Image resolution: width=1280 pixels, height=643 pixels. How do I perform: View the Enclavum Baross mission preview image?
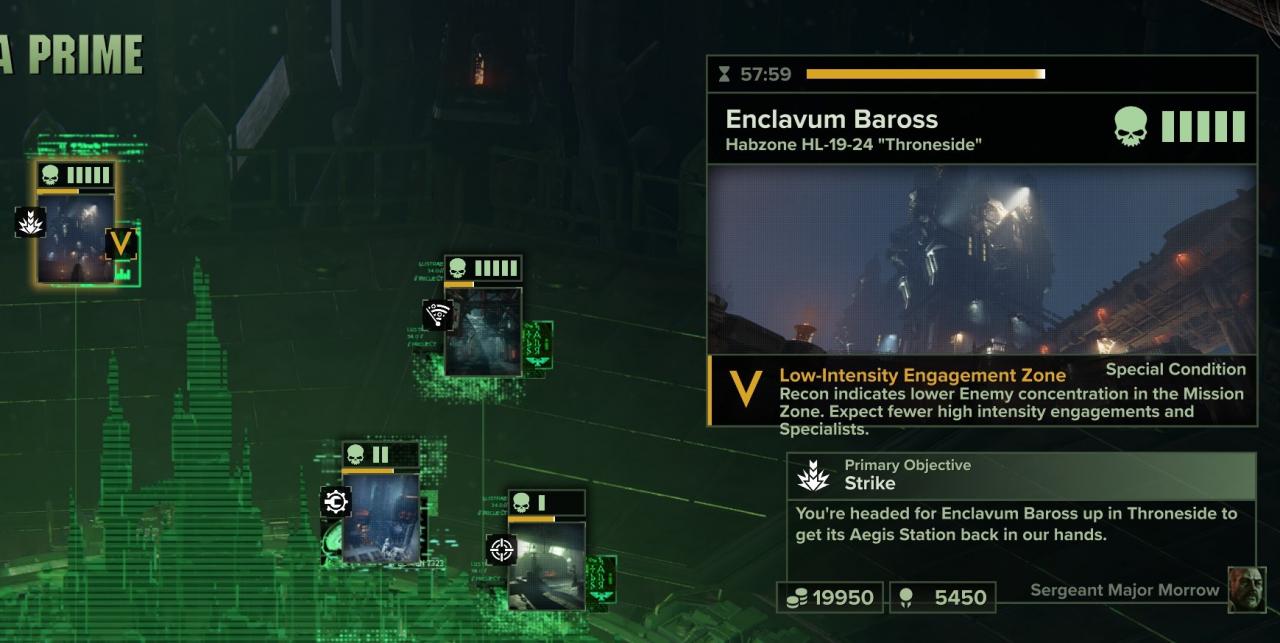coord(981,260)
